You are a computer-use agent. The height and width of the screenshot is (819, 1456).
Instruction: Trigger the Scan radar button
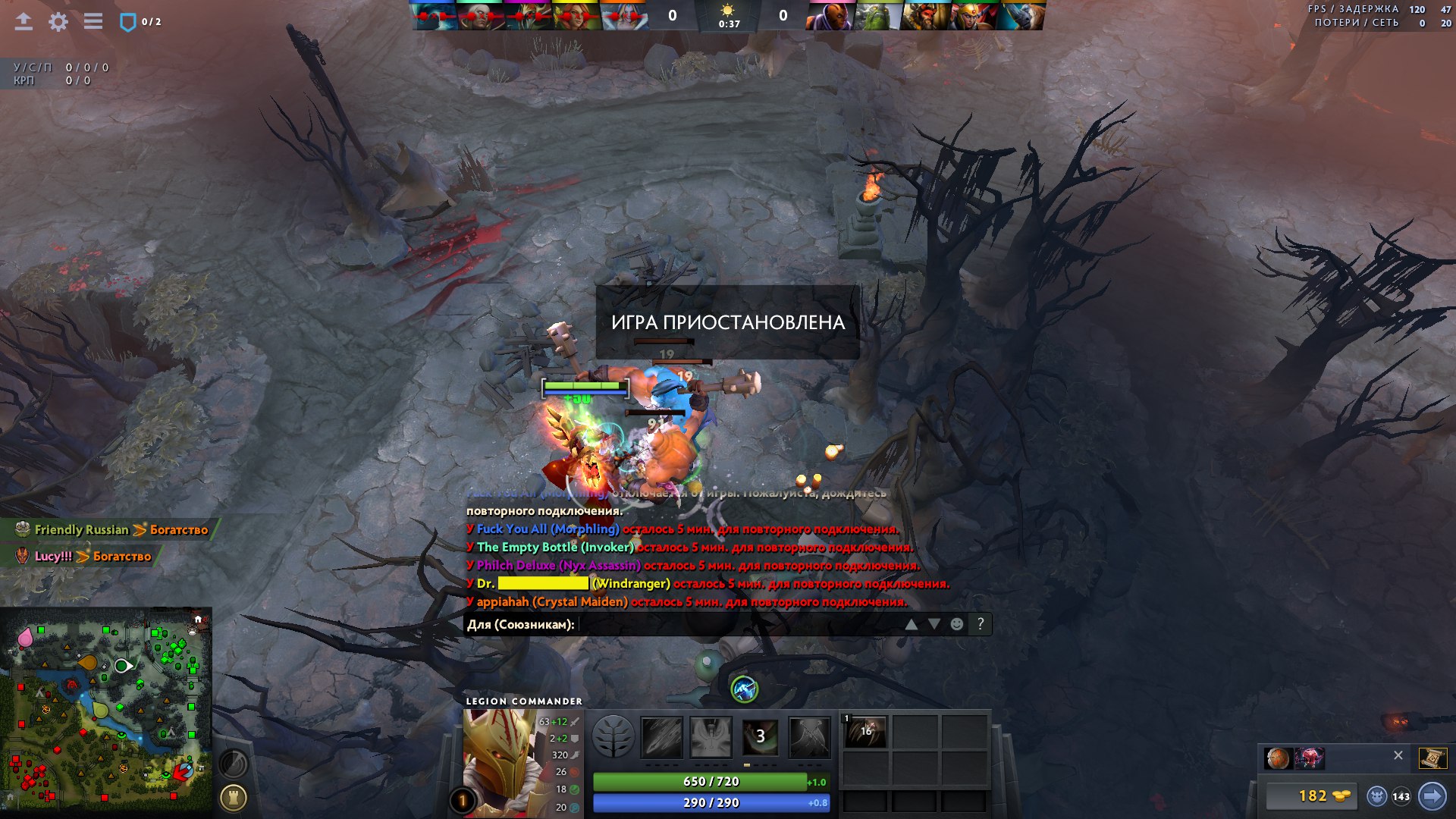233,762
